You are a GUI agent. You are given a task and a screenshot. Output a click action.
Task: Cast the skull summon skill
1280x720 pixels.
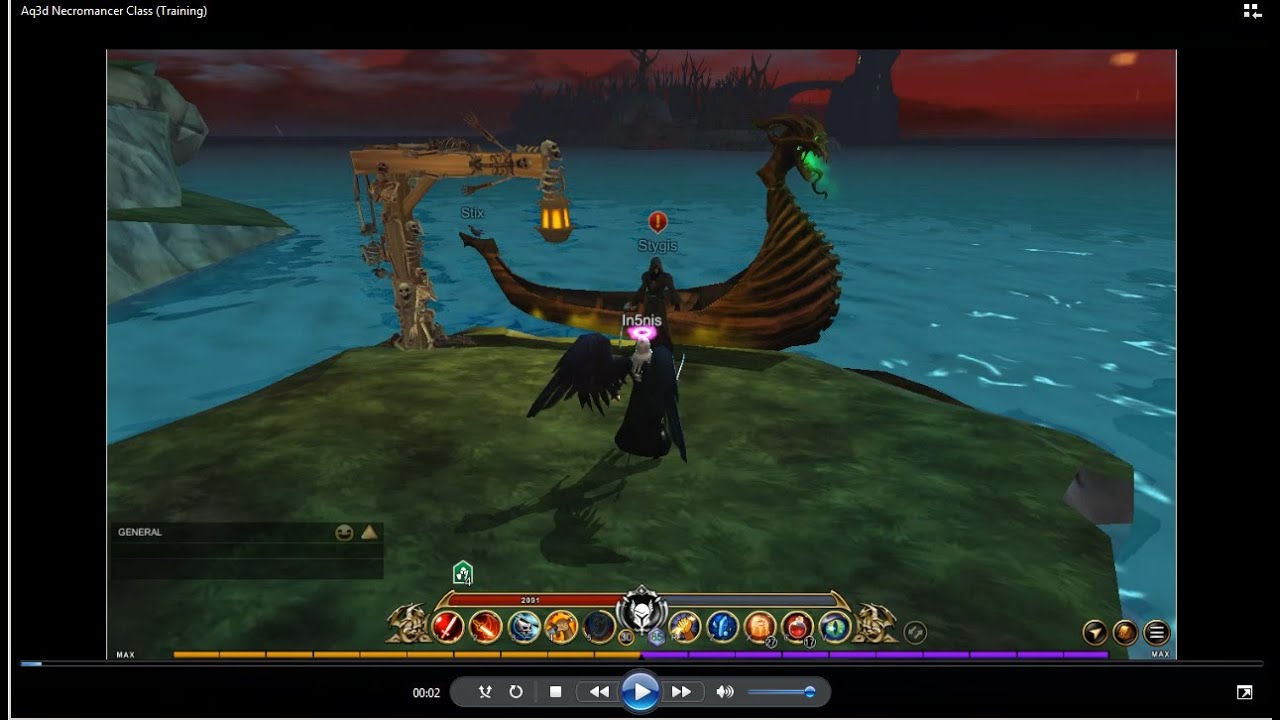524,627
